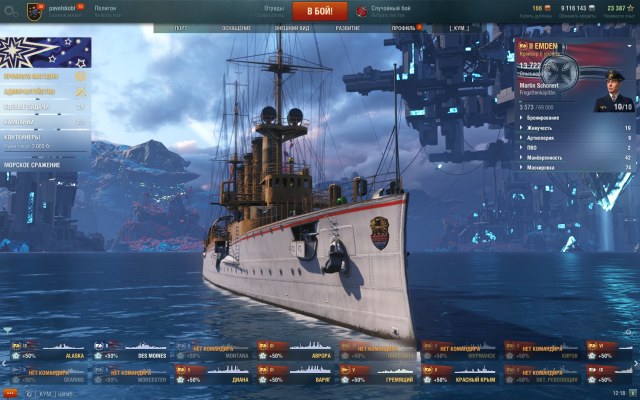The image size is (640, 400).
Task: Select the Диана ship card
Action: click(x=213, y=375)
